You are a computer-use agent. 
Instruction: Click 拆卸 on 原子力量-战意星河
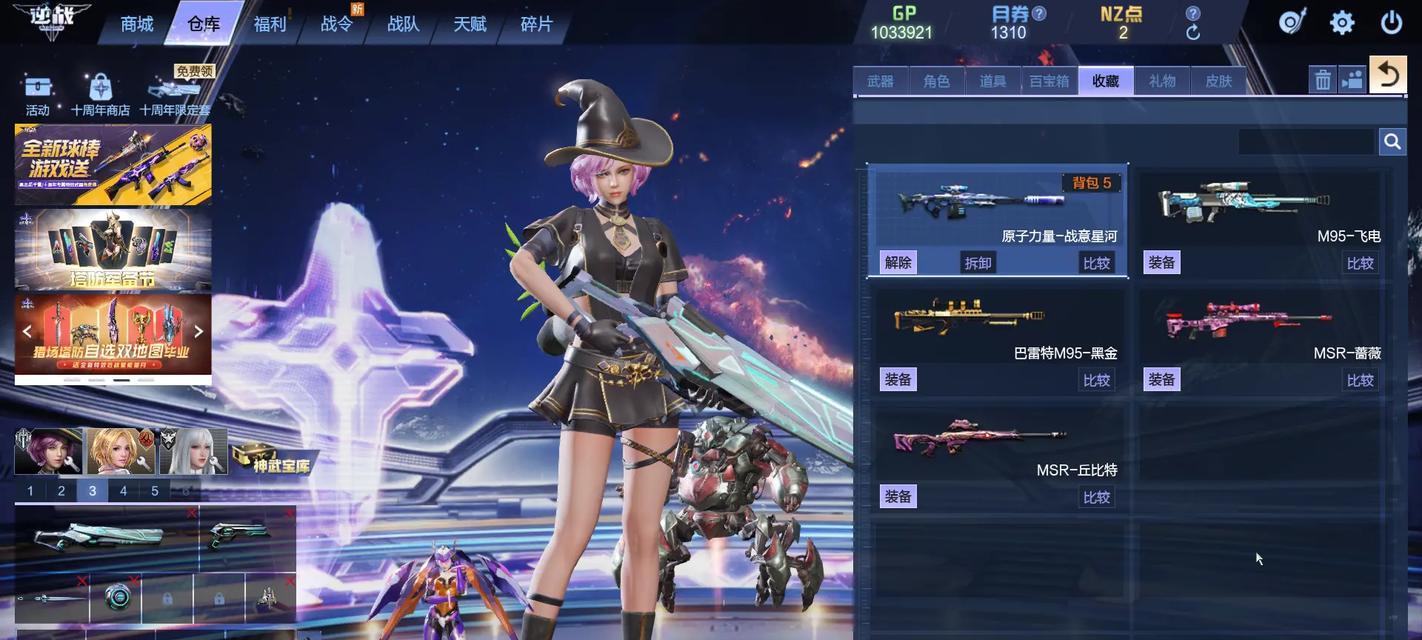tap(978, 263)
